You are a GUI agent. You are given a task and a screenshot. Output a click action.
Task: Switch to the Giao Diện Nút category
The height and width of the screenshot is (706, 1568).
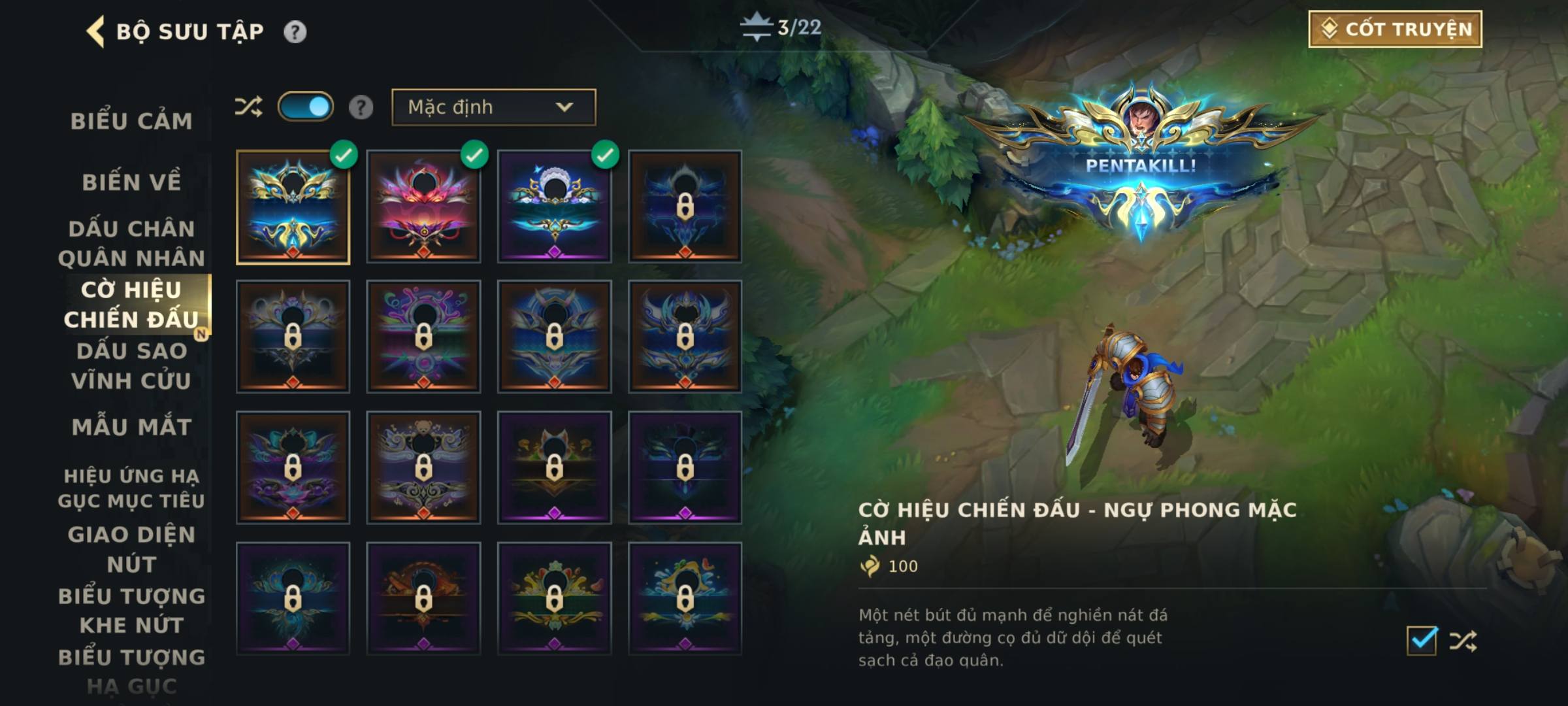click(x=131, y=549)
